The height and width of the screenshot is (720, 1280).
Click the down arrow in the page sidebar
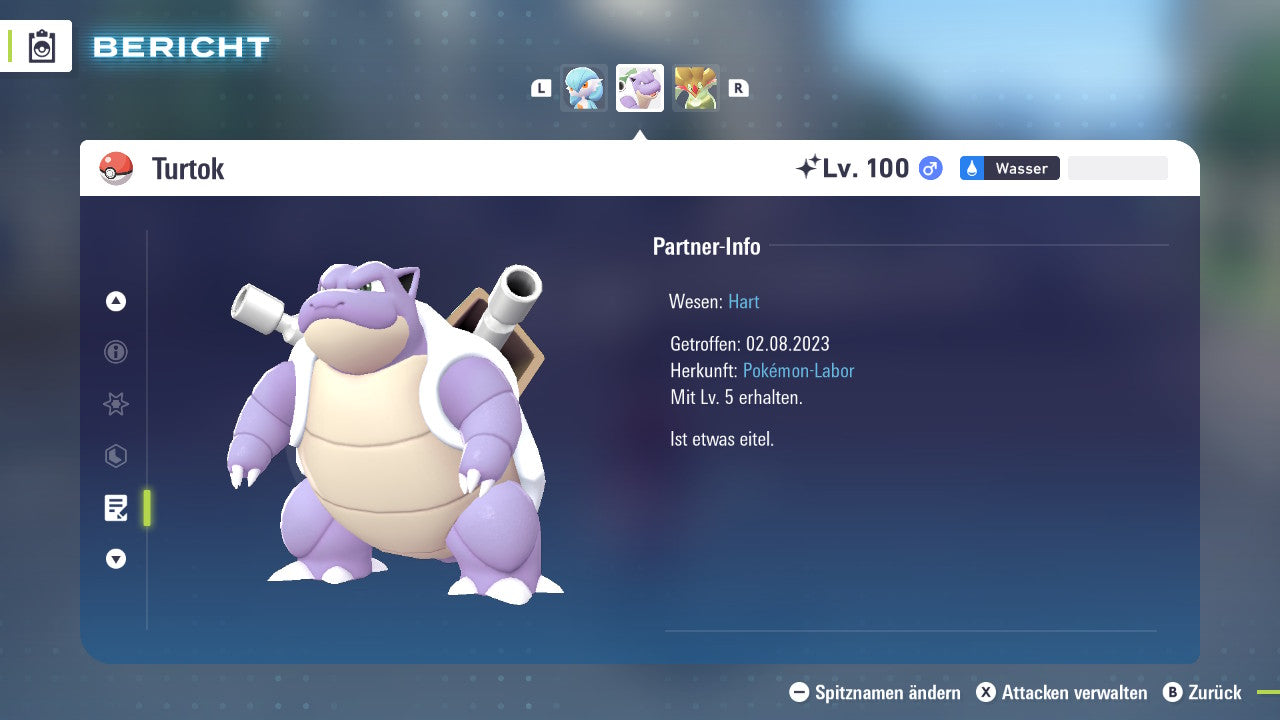(116, 559)
